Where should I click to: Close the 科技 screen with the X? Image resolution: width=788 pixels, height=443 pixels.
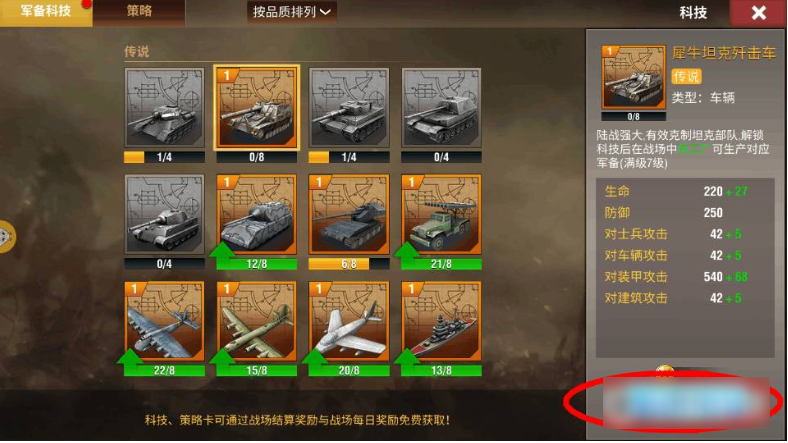pyautogui.click(x=759, y=13)
